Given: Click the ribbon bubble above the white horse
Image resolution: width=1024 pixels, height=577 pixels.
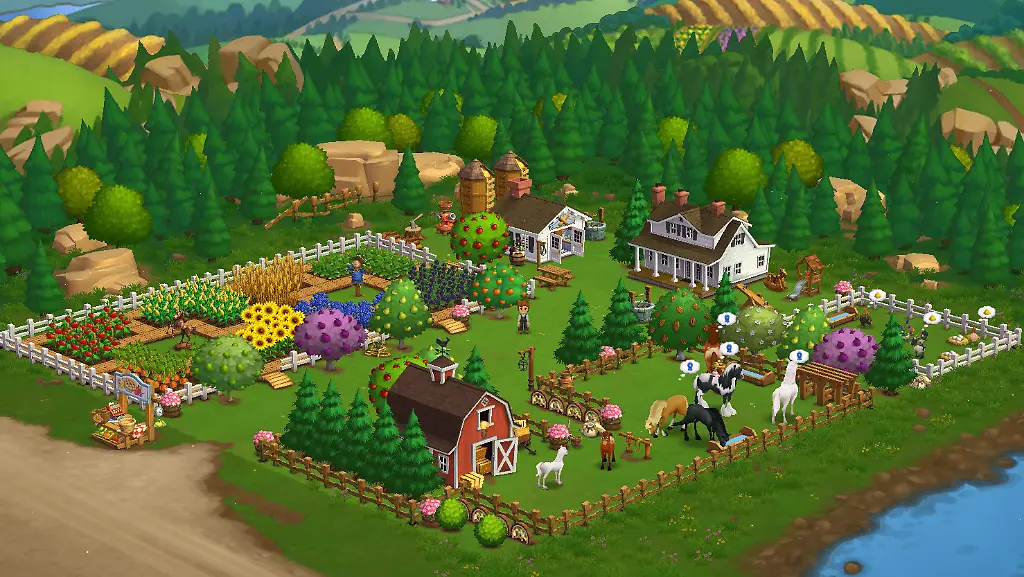Looking at the screenshot, I should click(798, 356).
